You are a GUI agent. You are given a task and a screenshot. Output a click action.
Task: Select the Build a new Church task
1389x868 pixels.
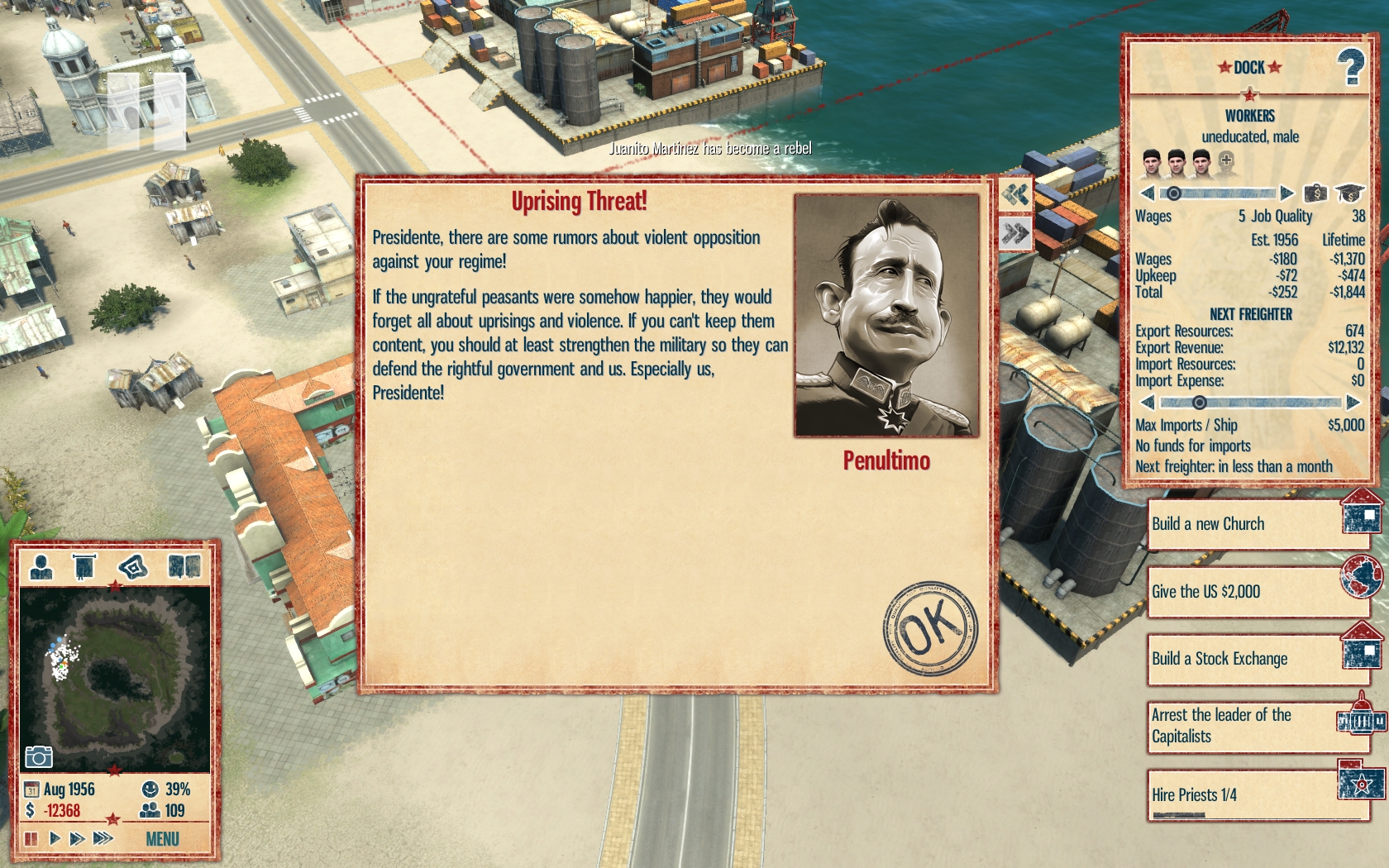point(1248,524)
